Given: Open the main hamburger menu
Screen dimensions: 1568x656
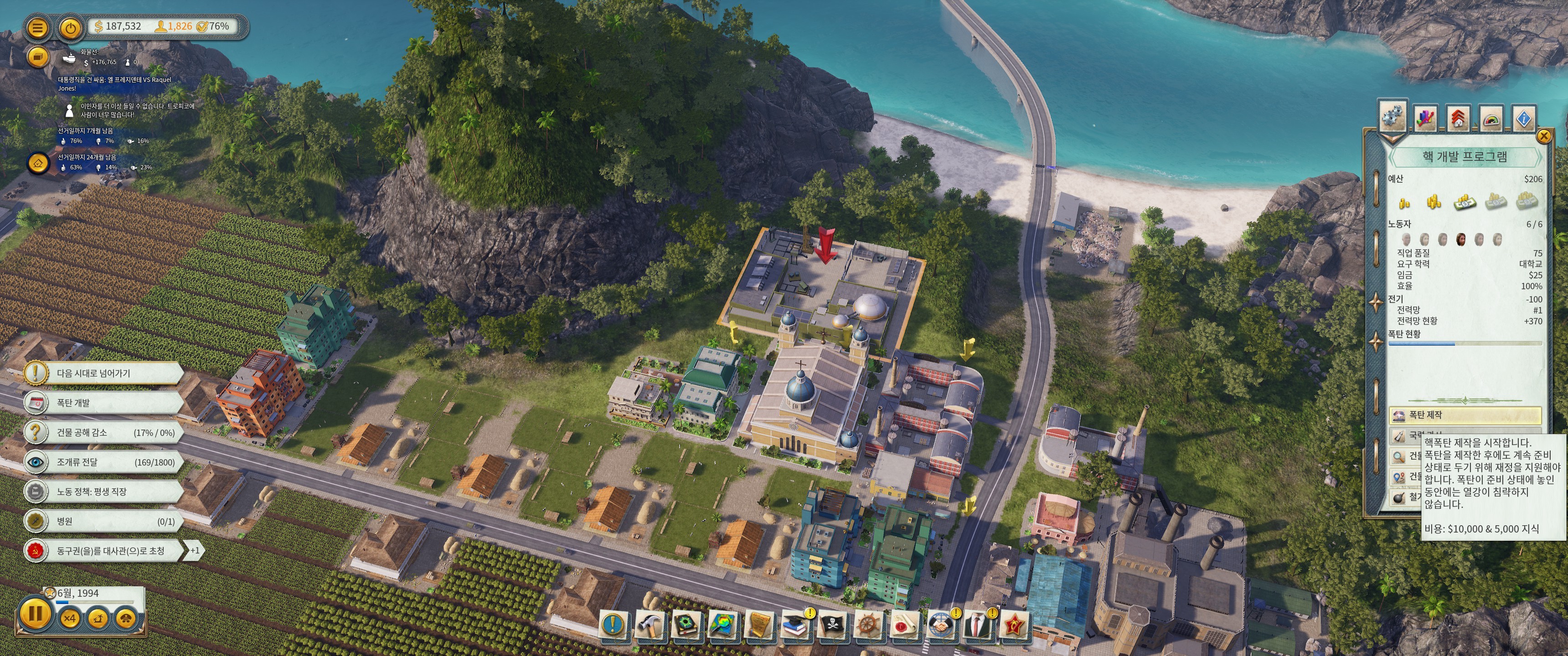Looking at the screenshot, I should tap(38, 27).
